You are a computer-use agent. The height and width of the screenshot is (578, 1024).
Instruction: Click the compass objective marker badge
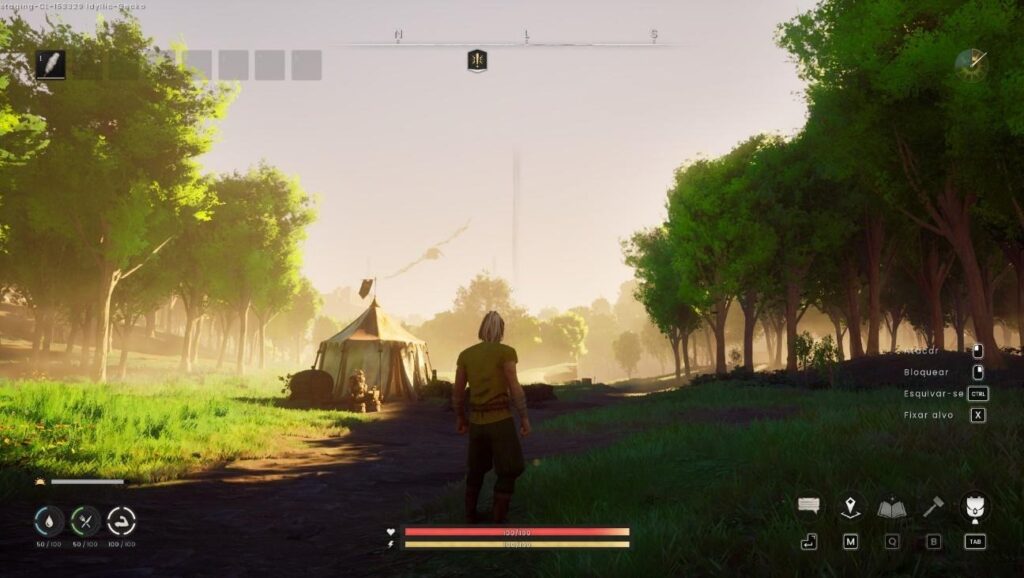coord(477,61)
